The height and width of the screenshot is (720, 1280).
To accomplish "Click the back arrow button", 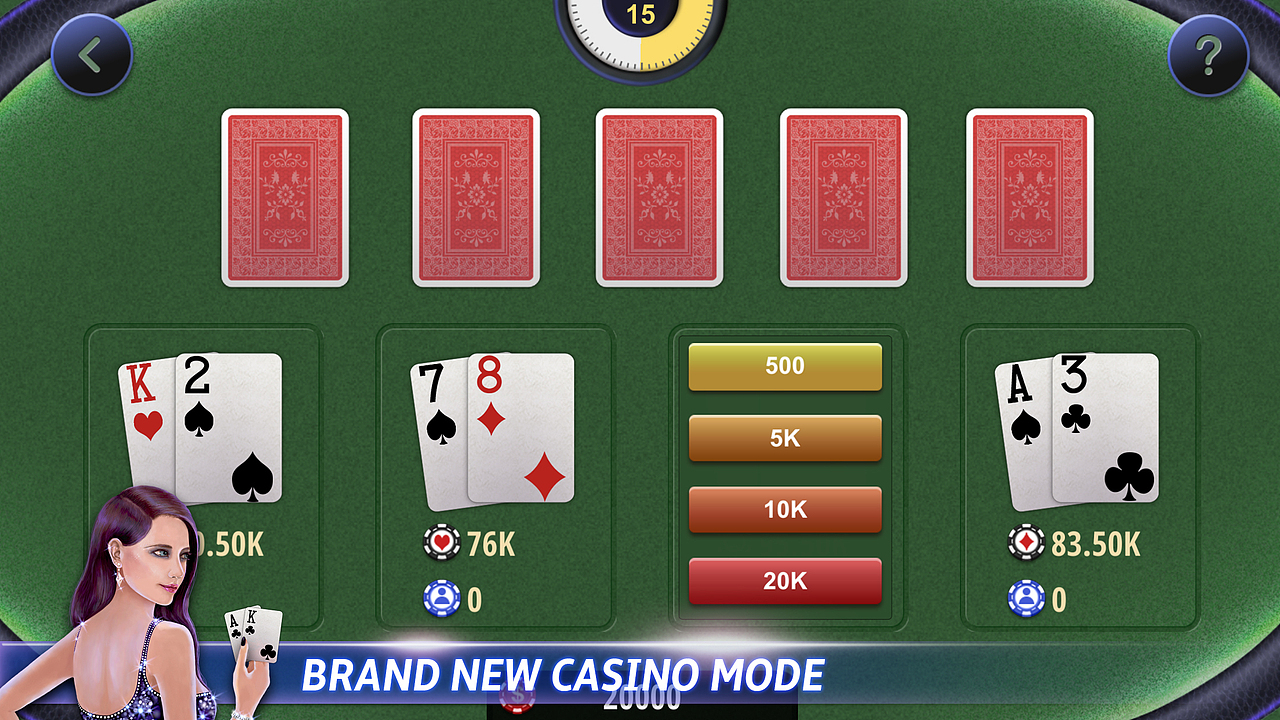I will click(91, 55).
